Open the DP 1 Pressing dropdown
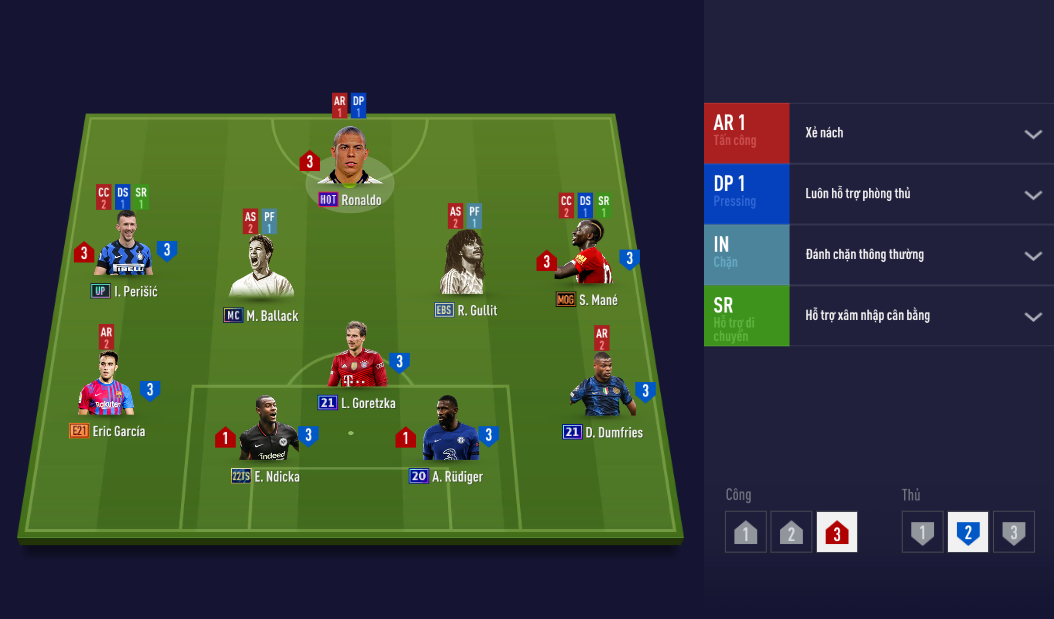 1032,195
